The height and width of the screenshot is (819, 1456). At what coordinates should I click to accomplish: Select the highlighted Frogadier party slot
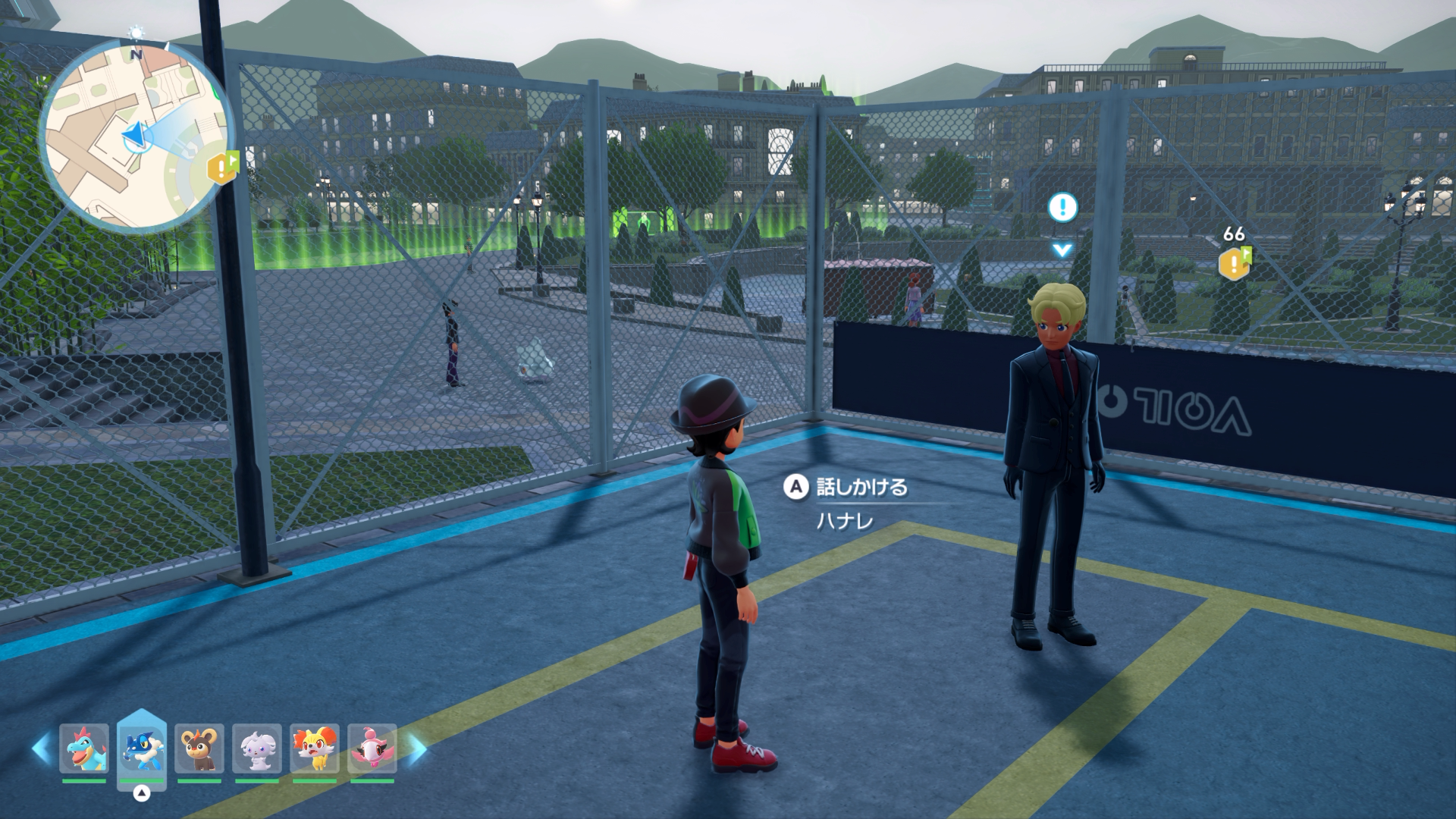pyautogui.click(x=142, y=748)
